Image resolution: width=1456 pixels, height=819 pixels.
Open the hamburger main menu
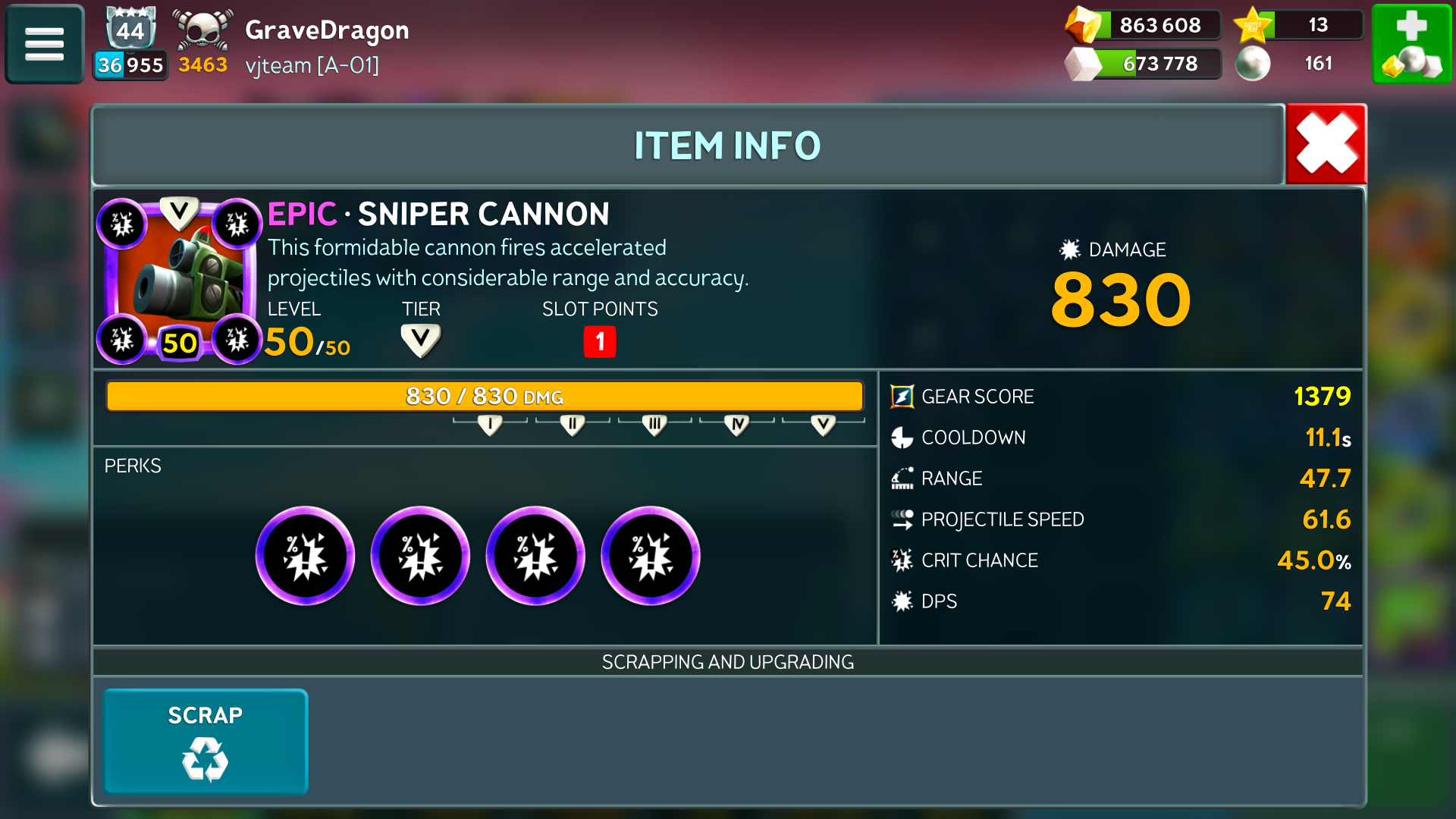click(x=44, y=43)
